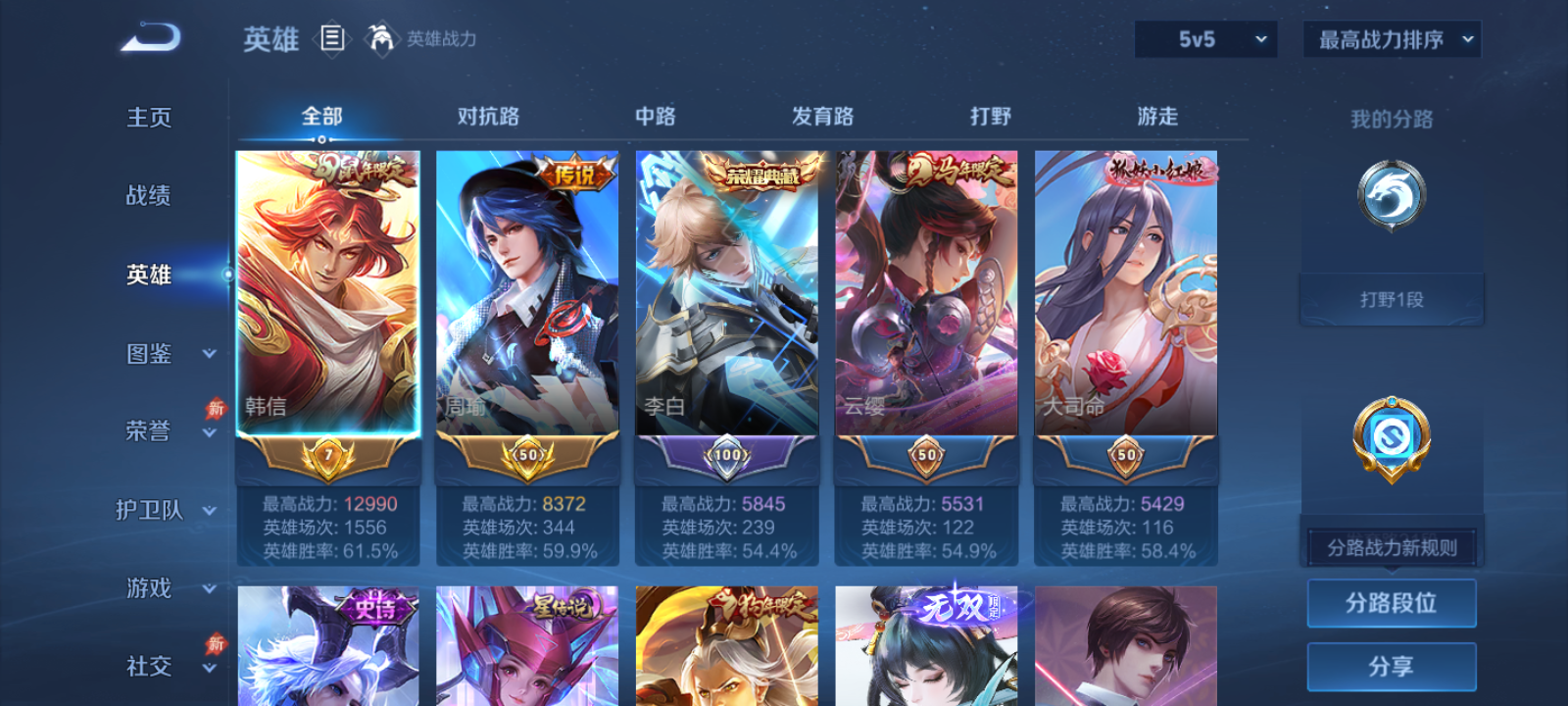The height and width of the screenshot is (706, 1568).
Task: Switch to the 打野 tab
Action: [991, 116]
